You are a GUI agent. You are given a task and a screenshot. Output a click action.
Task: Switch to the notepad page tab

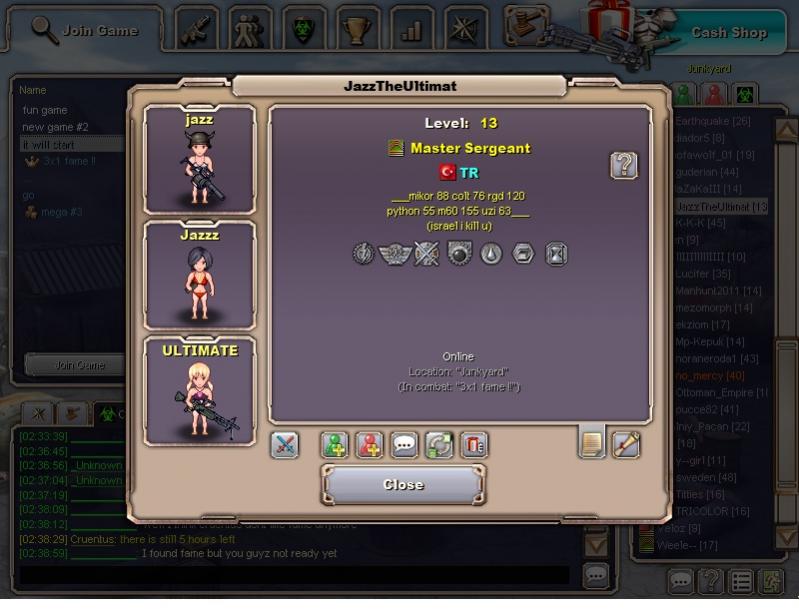click(x=592, y=443)
